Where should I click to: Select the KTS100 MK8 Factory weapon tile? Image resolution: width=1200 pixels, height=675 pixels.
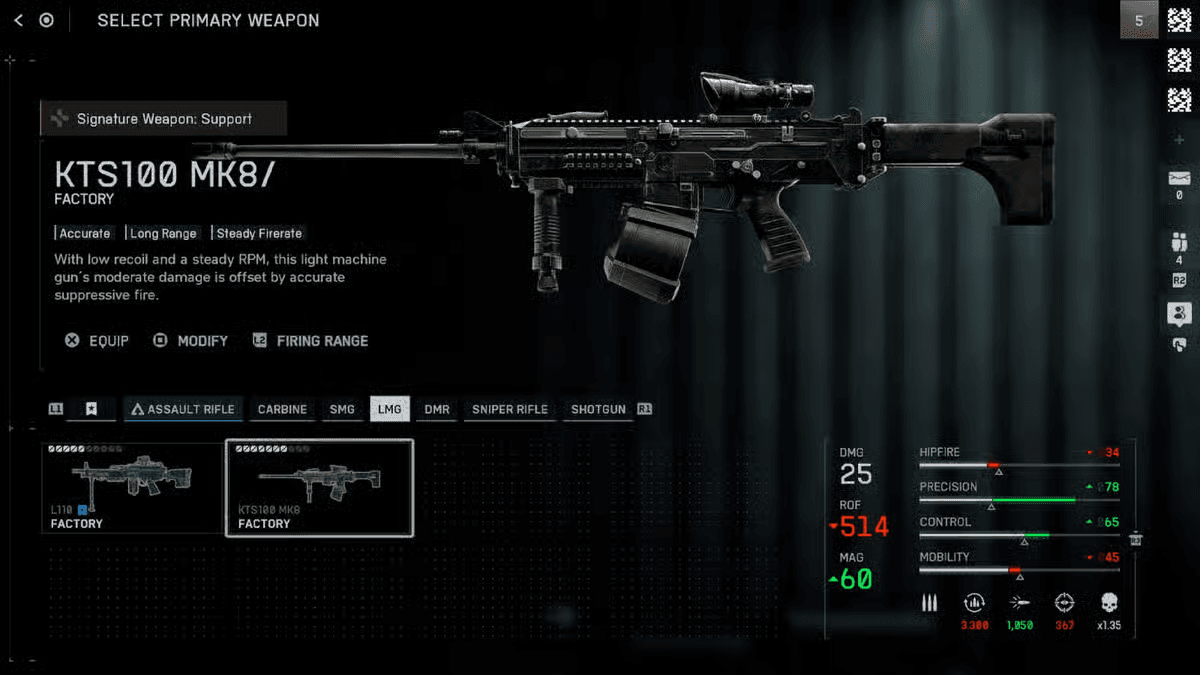coord(319,487)
